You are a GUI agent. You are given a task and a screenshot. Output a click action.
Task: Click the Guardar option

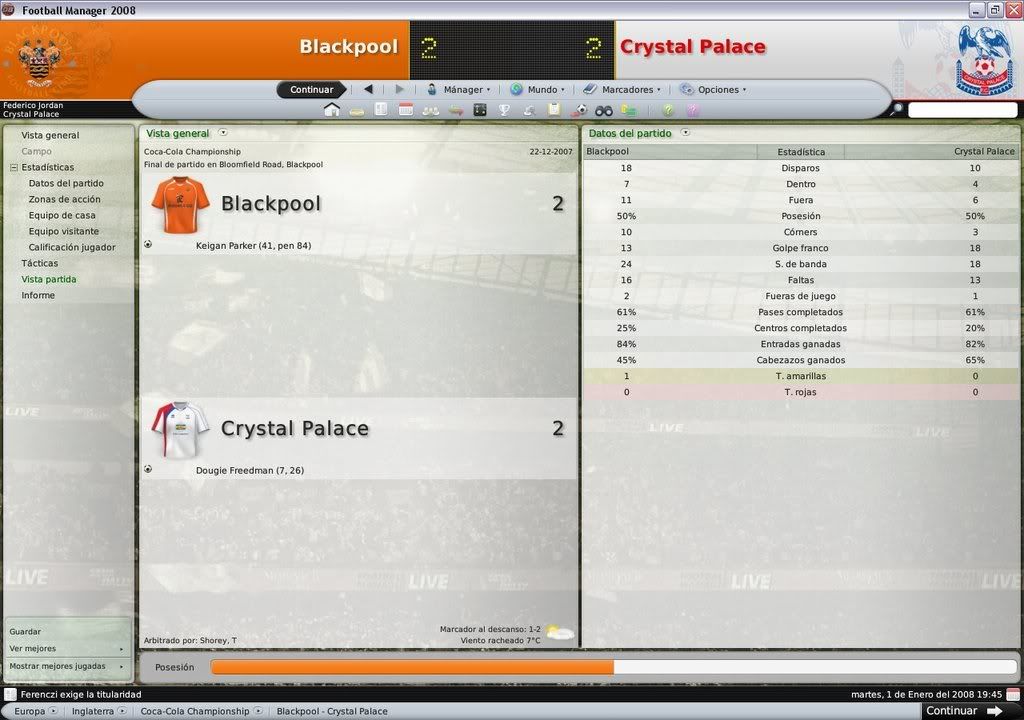tap(25, 632)
